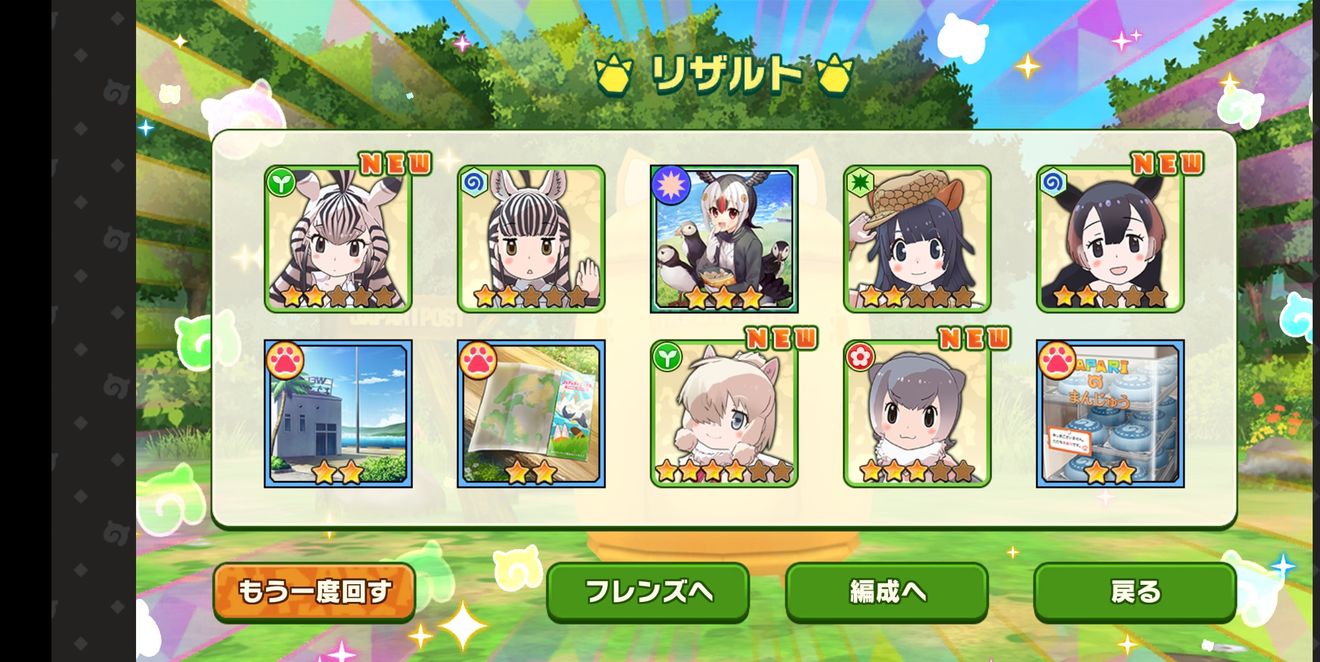Screen dimensions: 1320x662
Task: Open the 編成へ formation button
Action: pyautogui.click(x=886, y=592)
